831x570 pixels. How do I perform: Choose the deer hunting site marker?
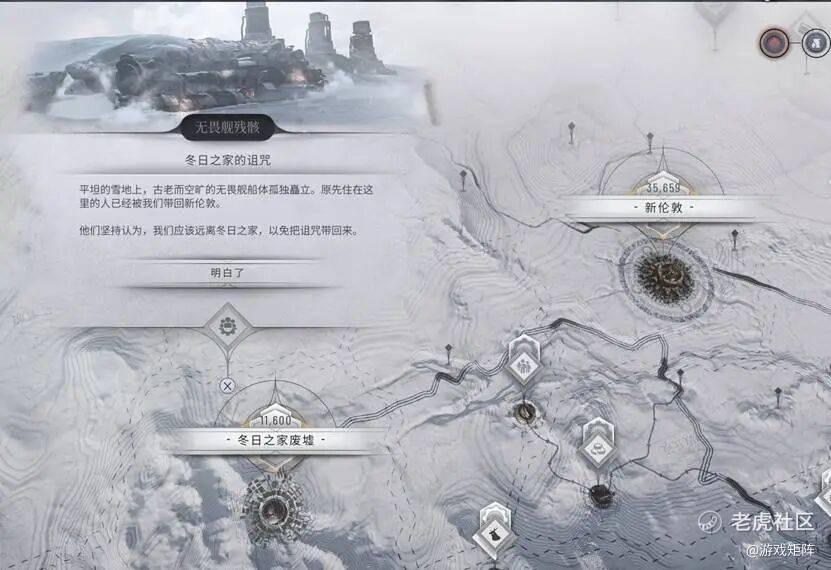tap(495, 532)
